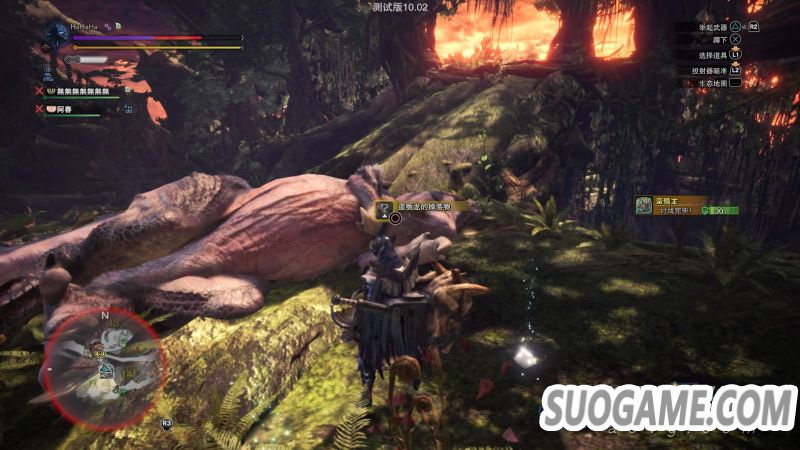The image size is (800, 450).
Task: Click the HaHaHa player name plate
Action: (83, 27)
